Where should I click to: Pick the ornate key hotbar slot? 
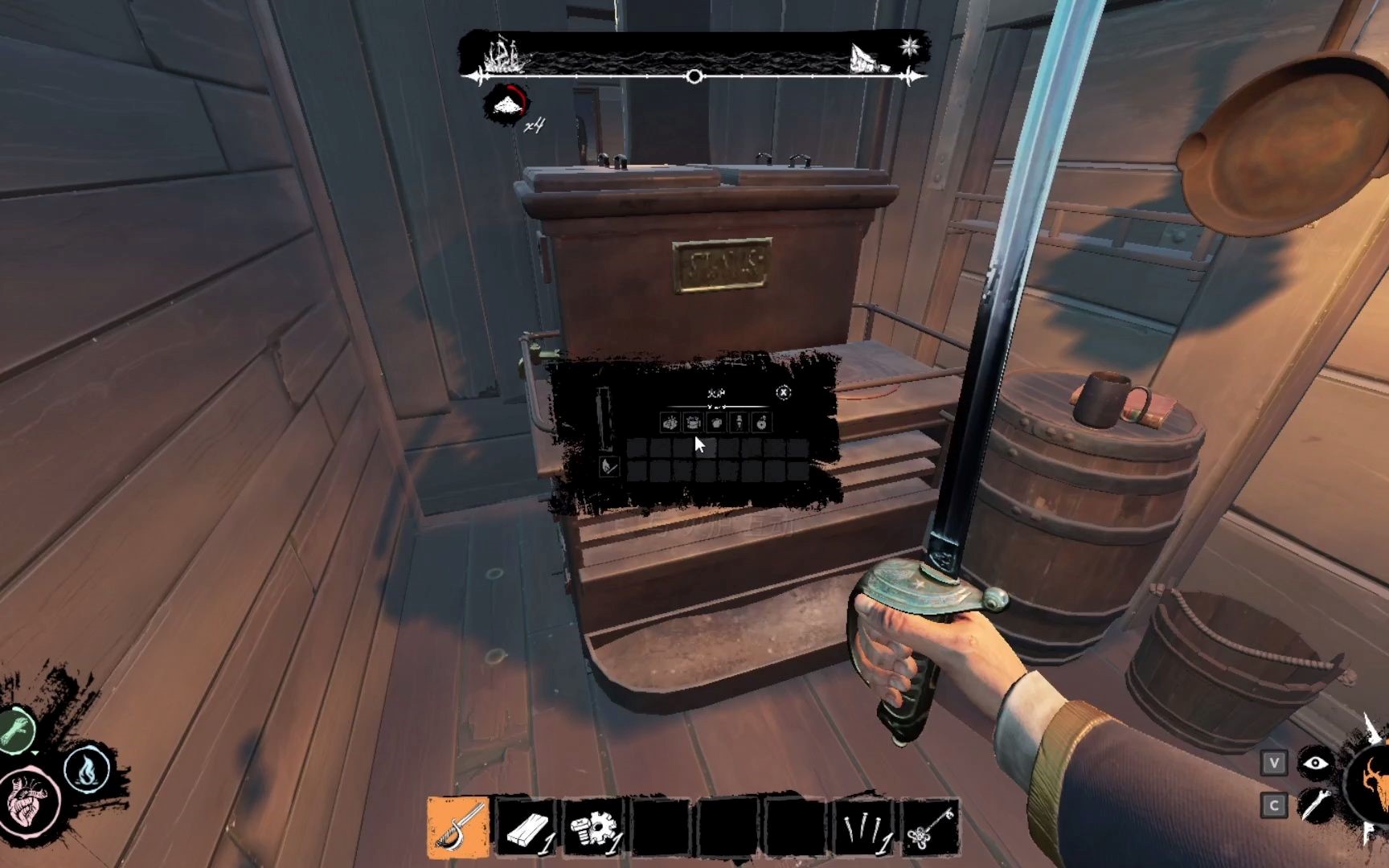coord(931,826)
